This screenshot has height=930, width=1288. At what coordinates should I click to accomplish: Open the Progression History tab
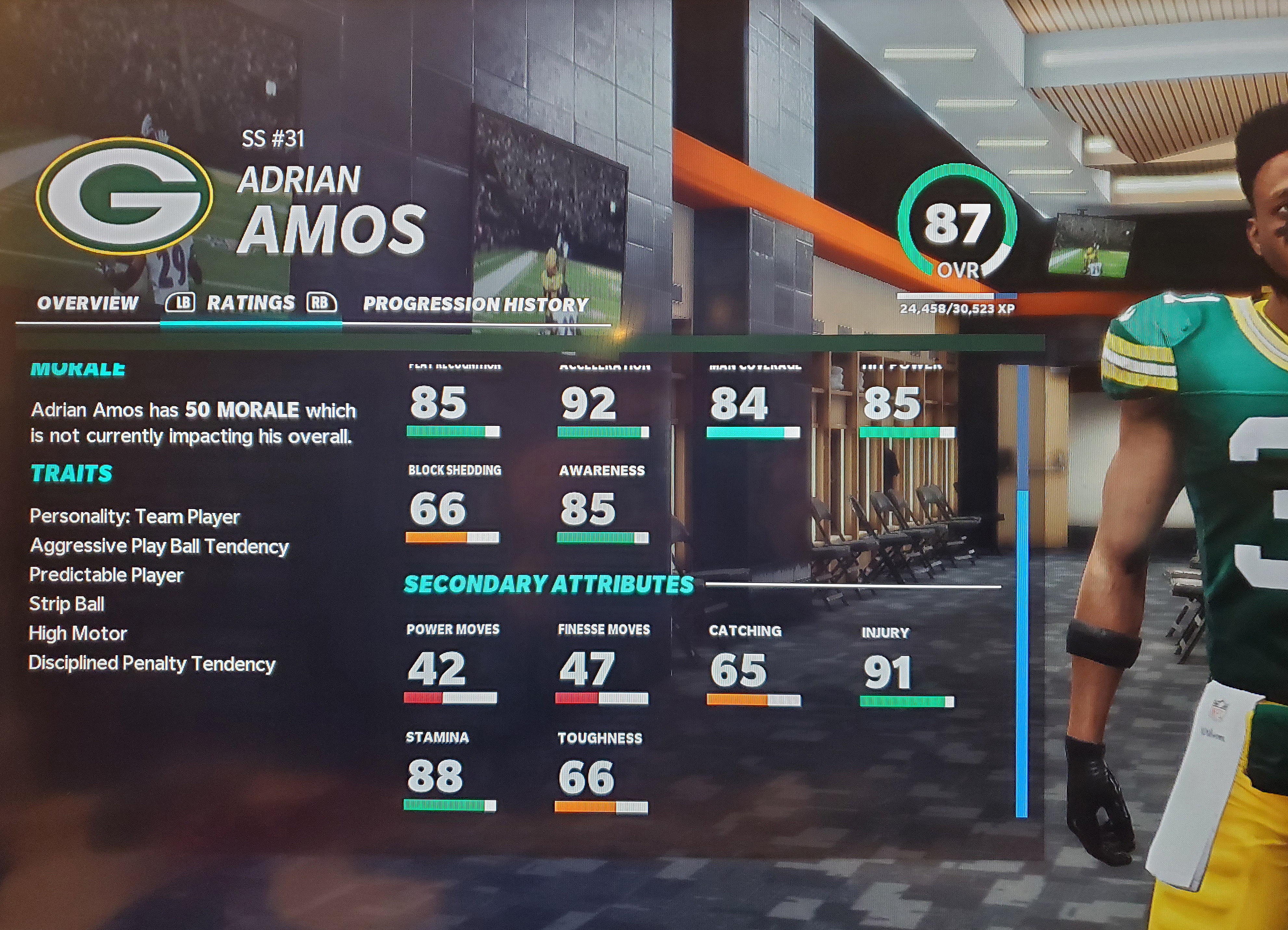click(x=475, y=305)
